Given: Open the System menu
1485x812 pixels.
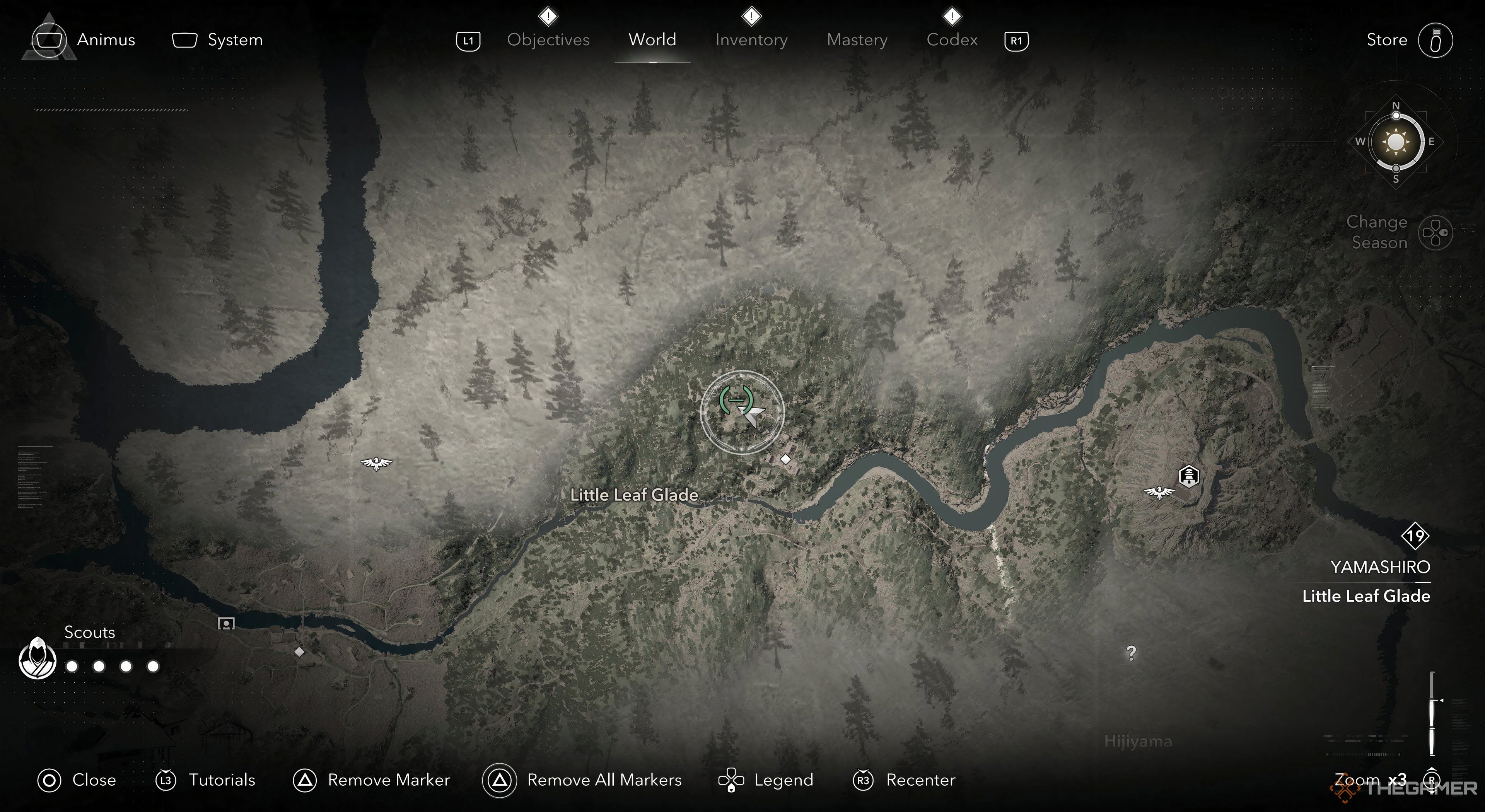Looking at the screenshot, I should click(x=234, y=40).
